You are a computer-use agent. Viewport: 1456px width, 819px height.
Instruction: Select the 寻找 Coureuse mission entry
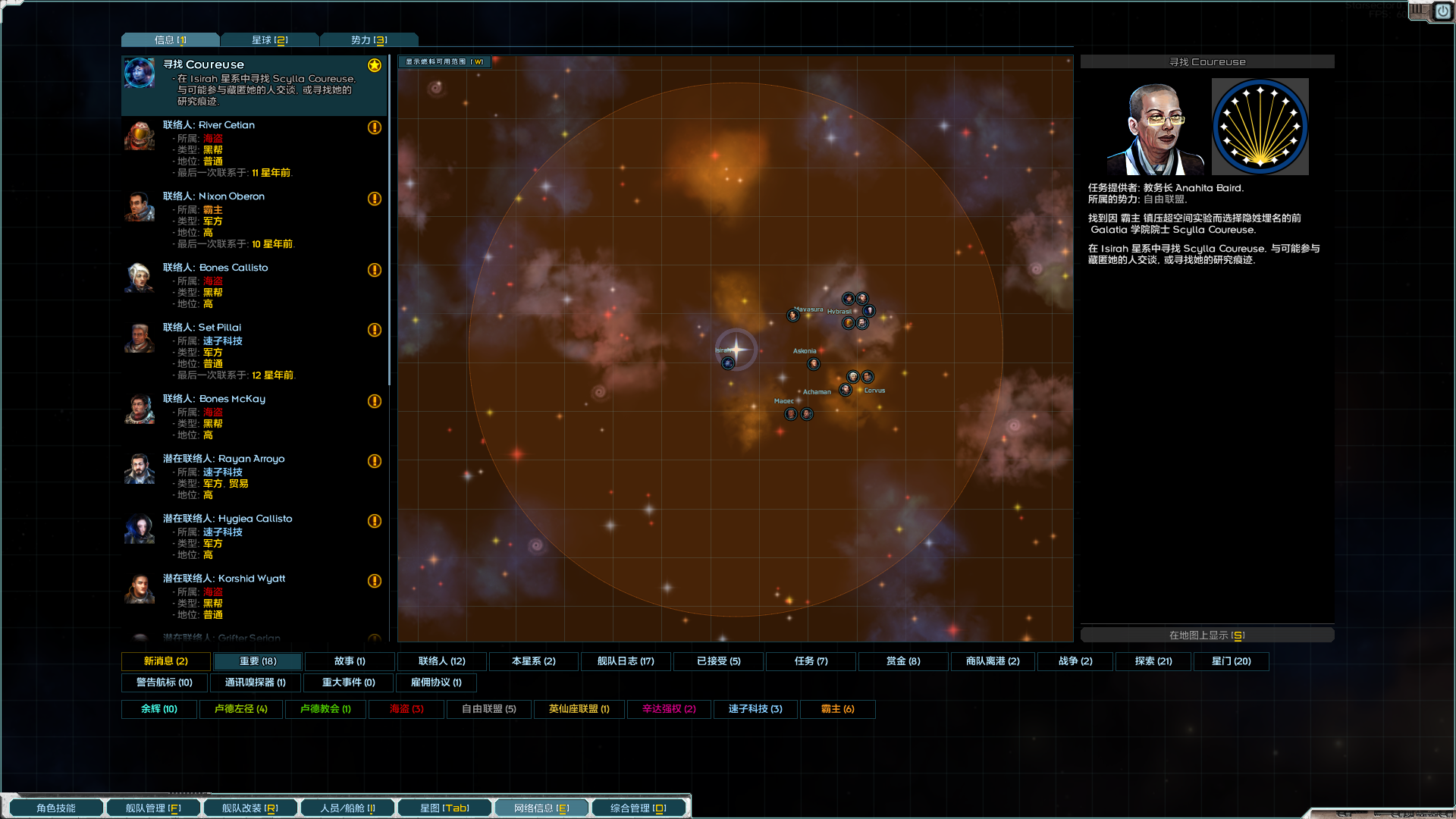click(254, 83)
